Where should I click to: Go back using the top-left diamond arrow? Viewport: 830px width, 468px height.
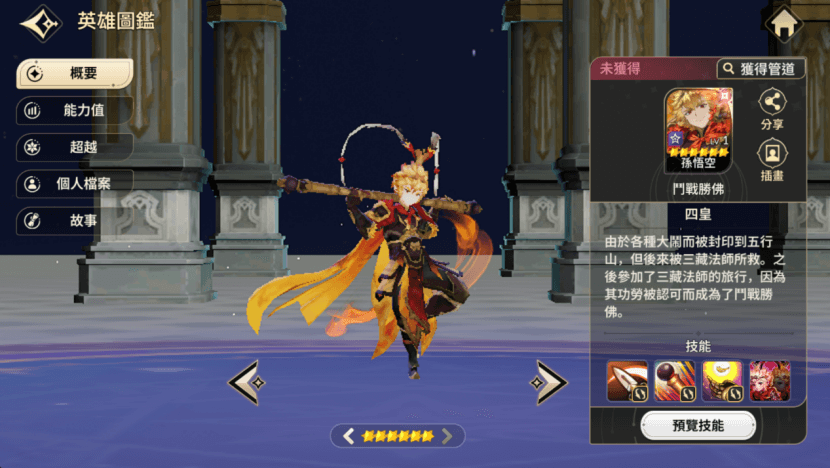(x=40, y=23)
